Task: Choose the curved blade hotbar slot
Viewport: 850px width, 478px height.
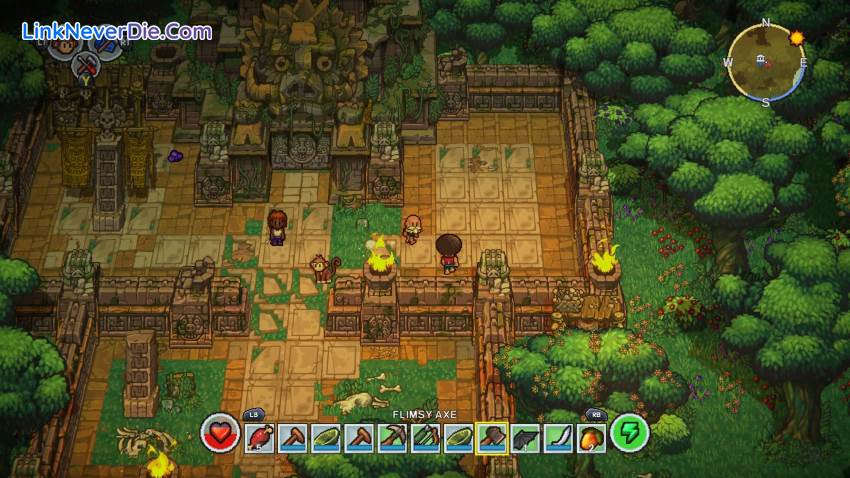Action: [x=558, y=437]
